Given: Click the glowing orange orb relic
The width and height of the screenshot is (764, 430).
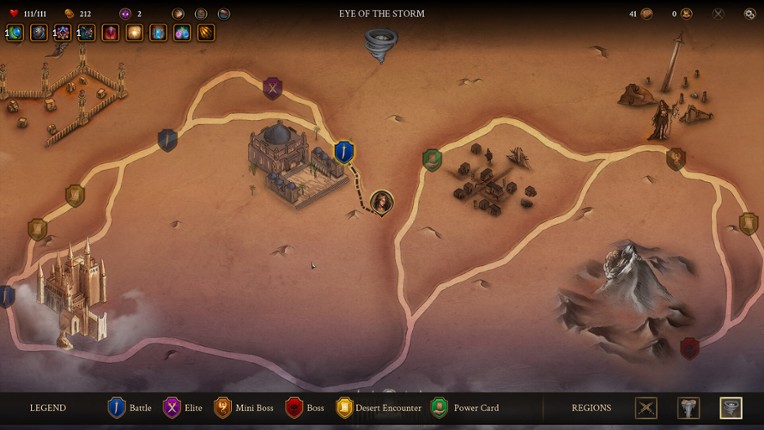Looking at the screenshot, I should (x=134, y=33).
